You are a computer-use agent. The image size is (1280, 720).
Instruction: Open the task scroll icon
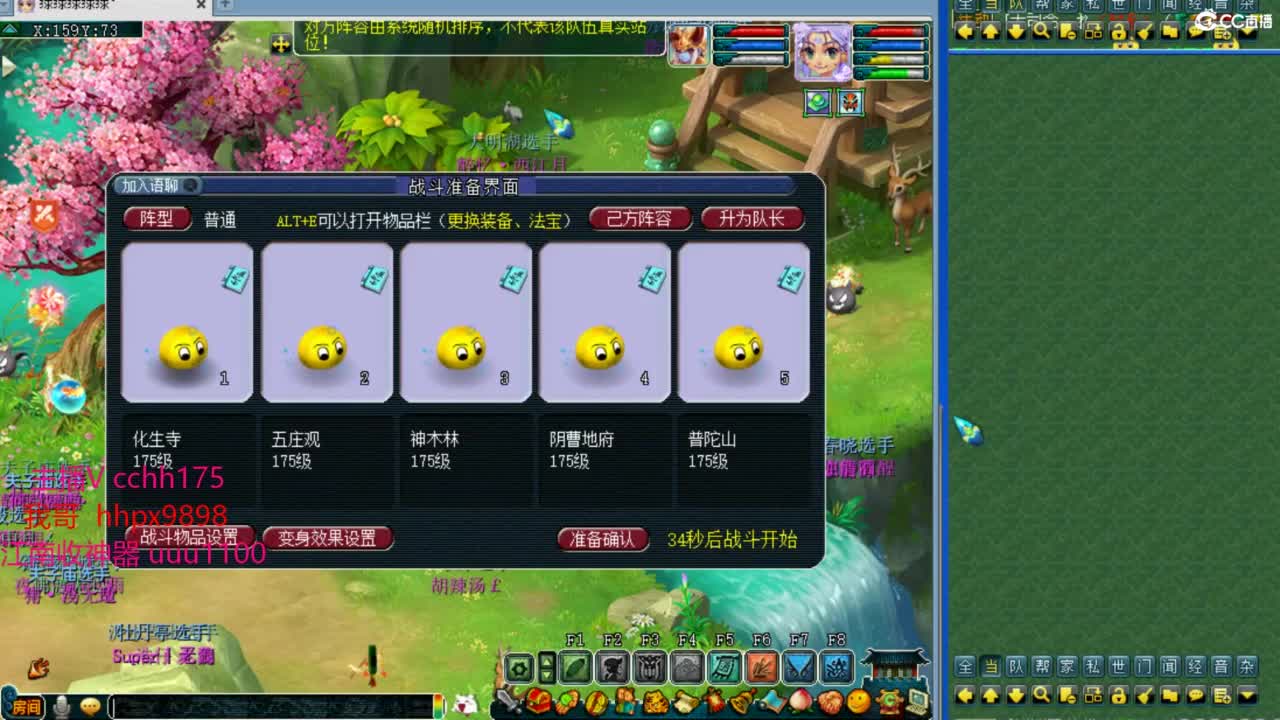click(x=684, y=703)
